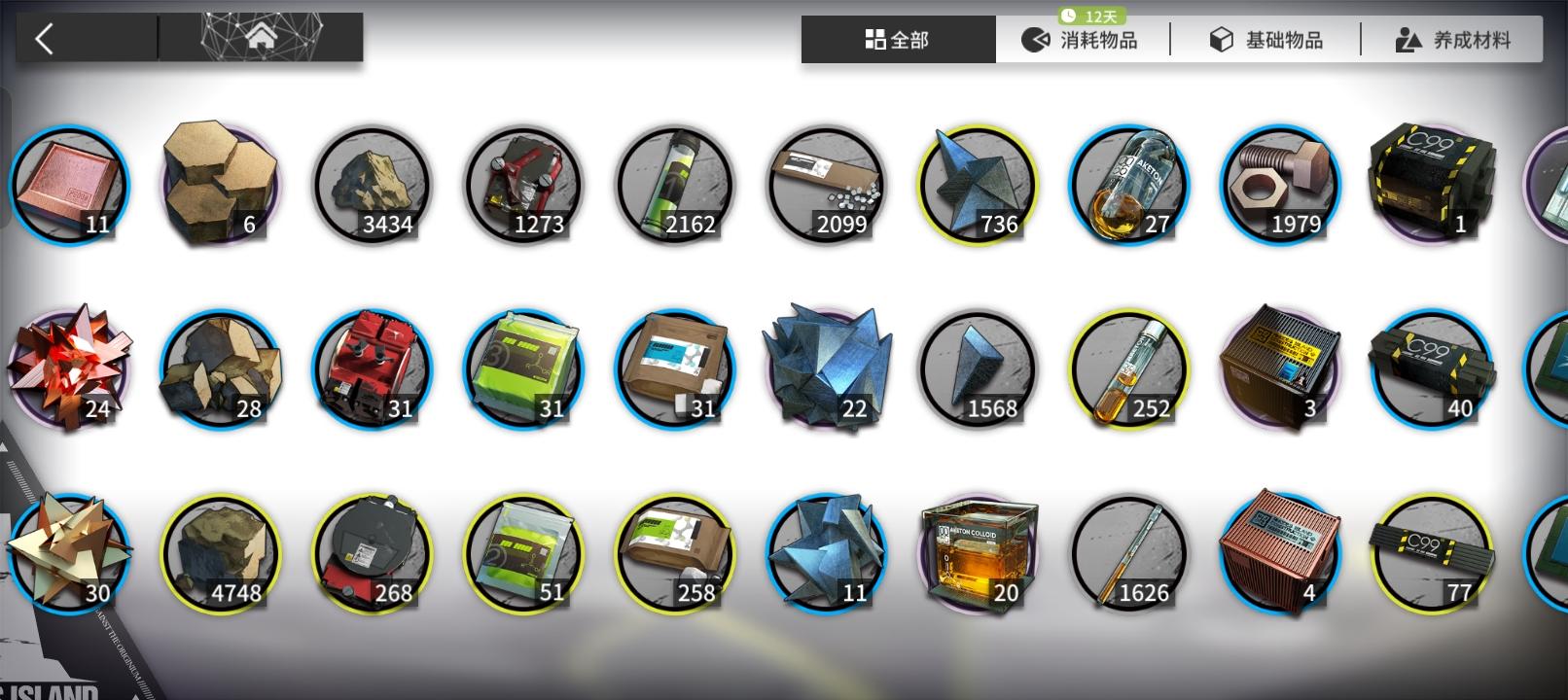Select the copper plate item with count 11
1568x700 pixels.
68,185
